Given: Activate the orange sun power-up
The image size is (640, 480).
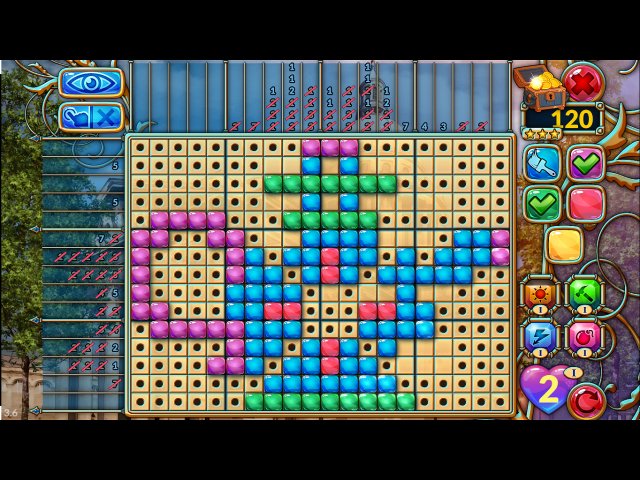Looking at the screenshot, I should tap(541, 295).
